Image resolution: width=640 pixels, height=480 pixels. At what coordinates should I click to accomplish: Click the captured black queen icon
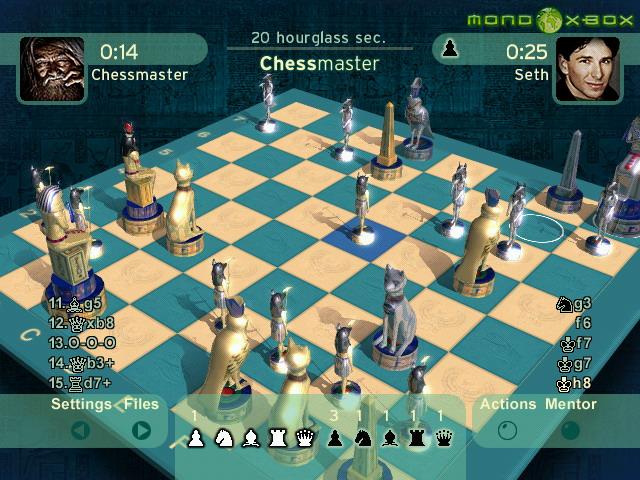(x=443, y=437)
